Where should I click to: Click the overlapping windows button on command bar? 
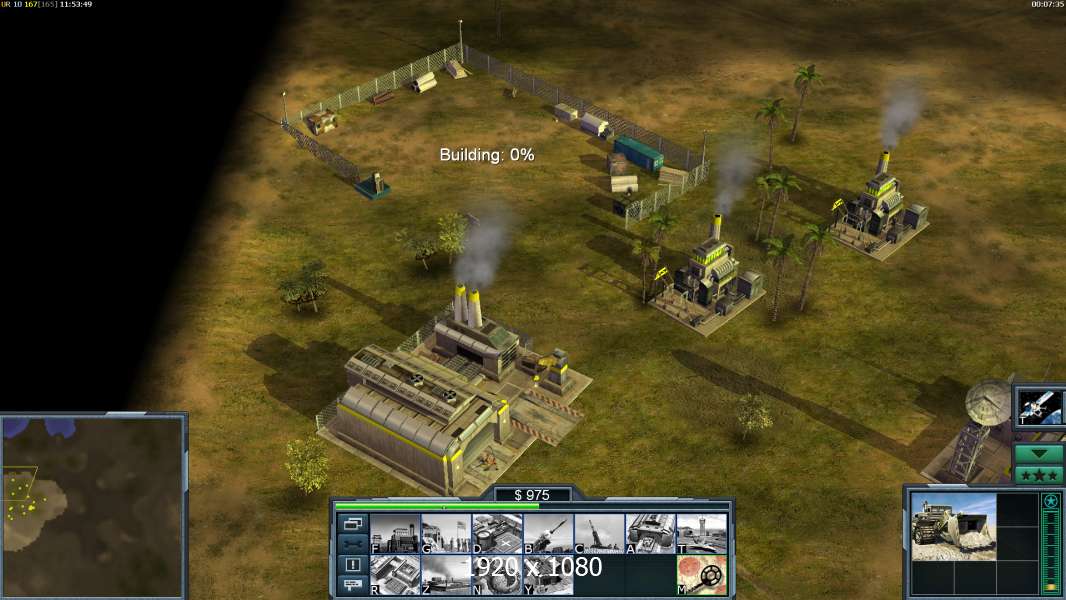click(352, 523)
